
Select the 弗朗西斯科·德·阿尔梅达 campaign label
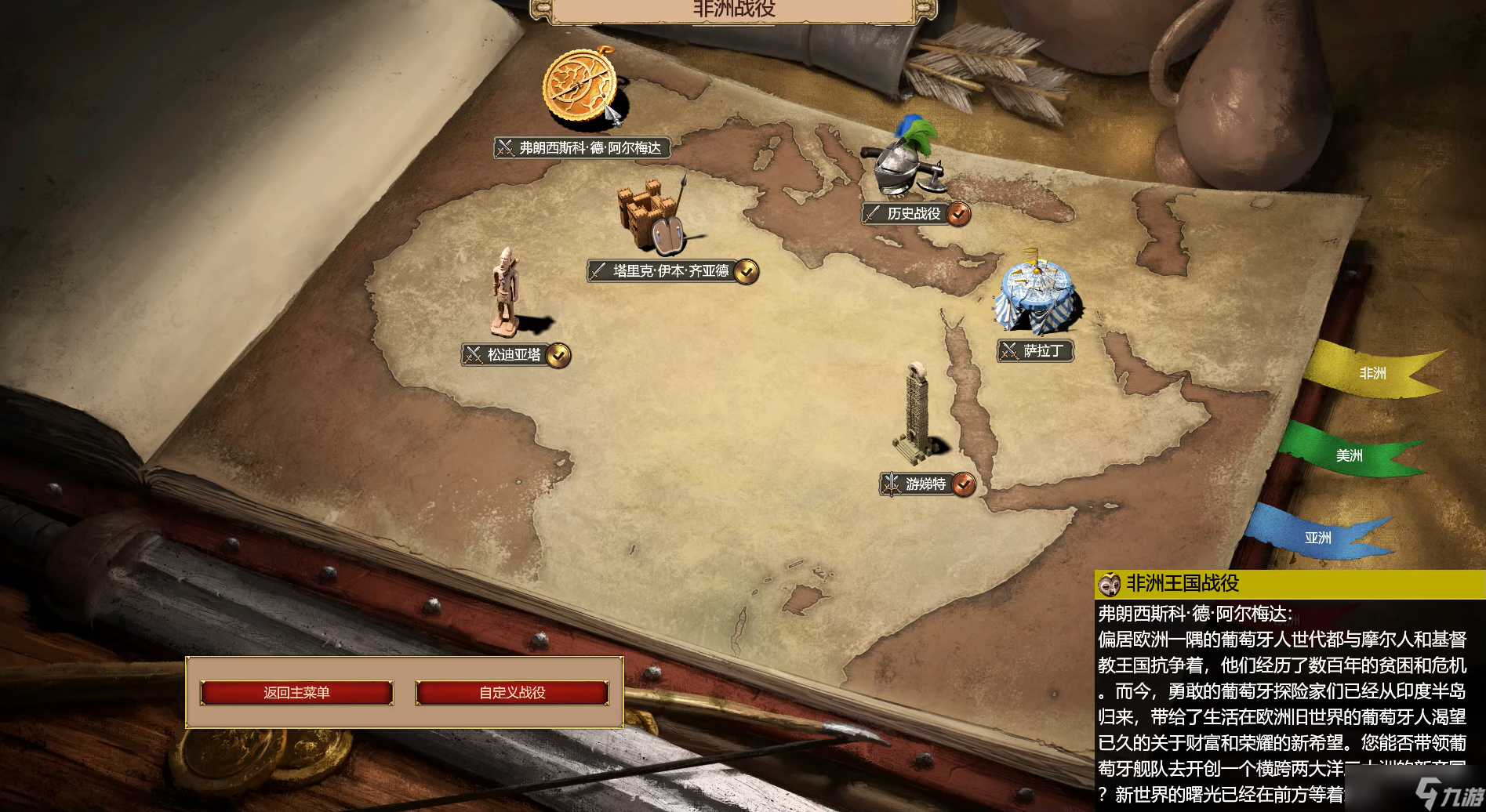[583, 148]
